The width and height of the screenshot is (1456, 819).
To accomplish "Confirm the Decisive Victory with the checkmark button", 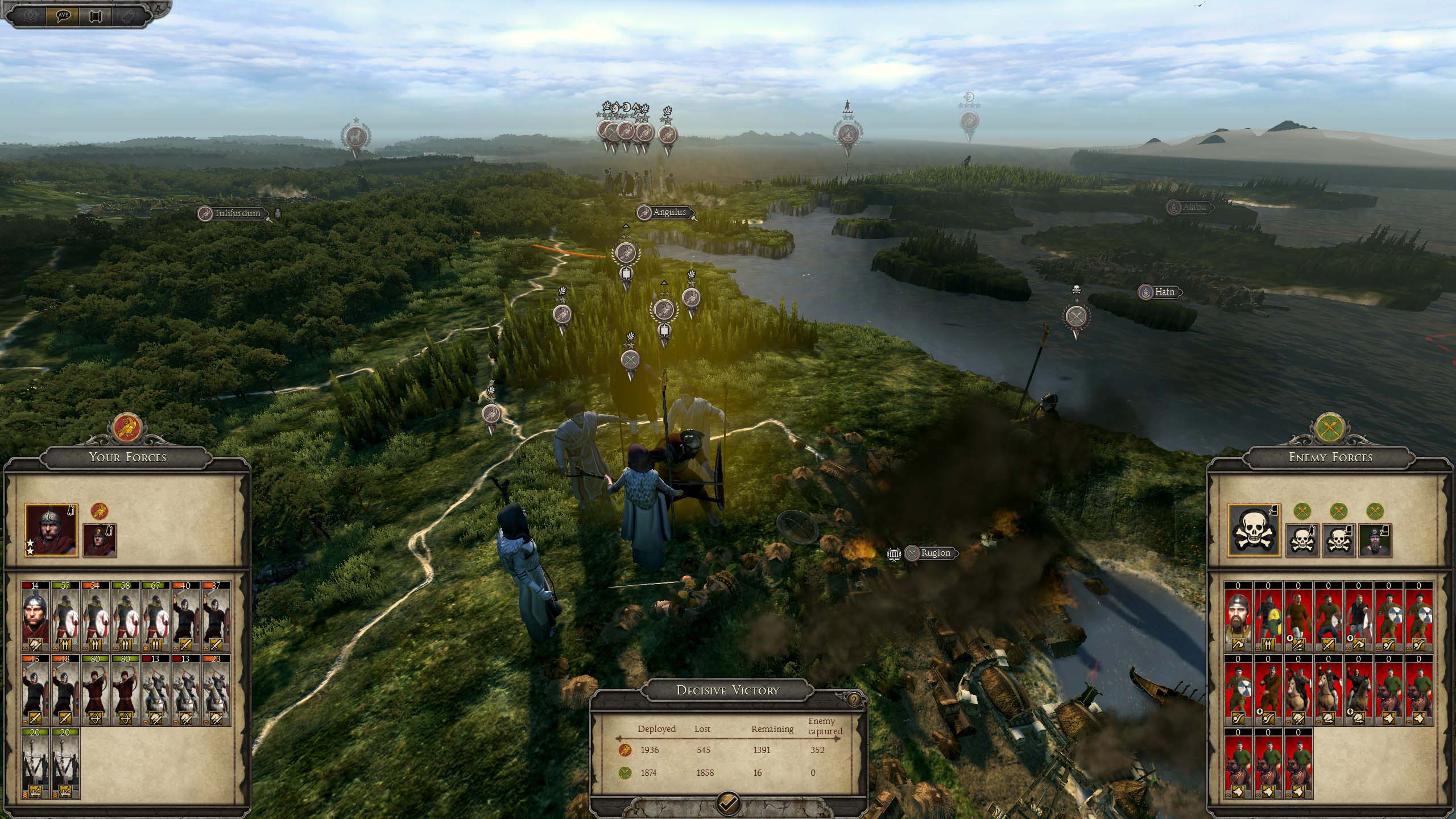I will [729, 803].
